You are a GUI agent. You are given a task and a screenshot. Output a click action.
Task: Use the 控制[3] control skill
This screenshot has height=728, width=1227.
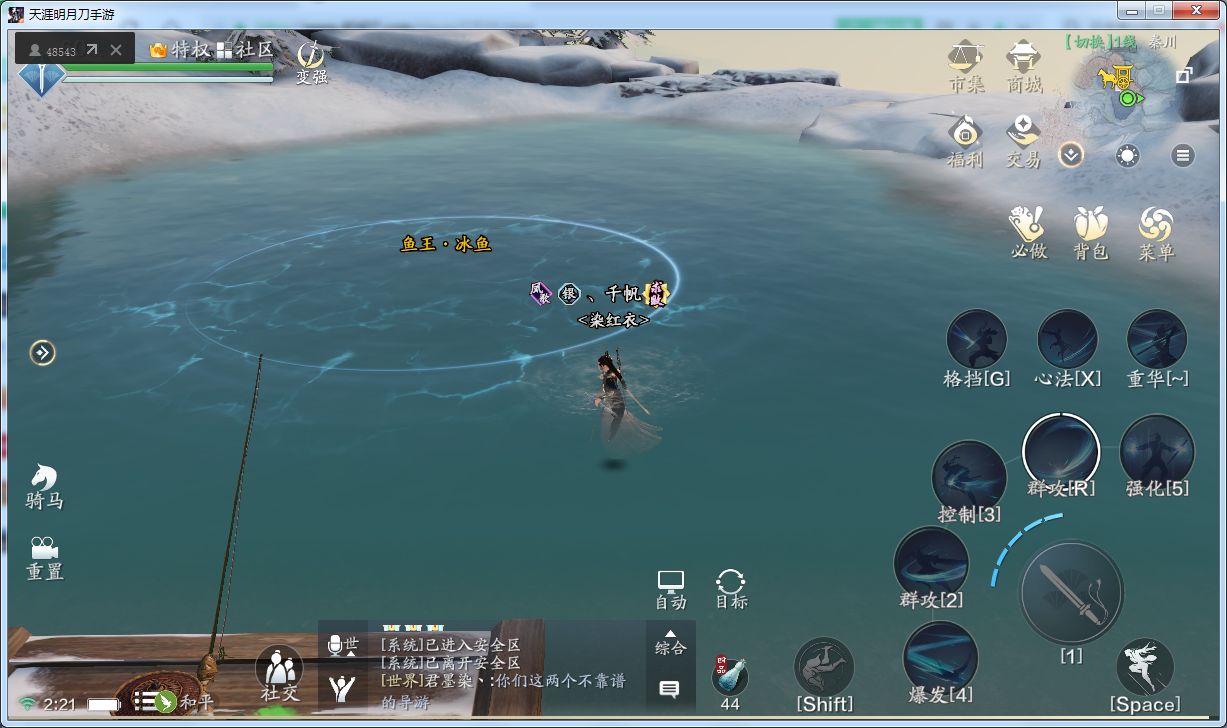(968, 478)
